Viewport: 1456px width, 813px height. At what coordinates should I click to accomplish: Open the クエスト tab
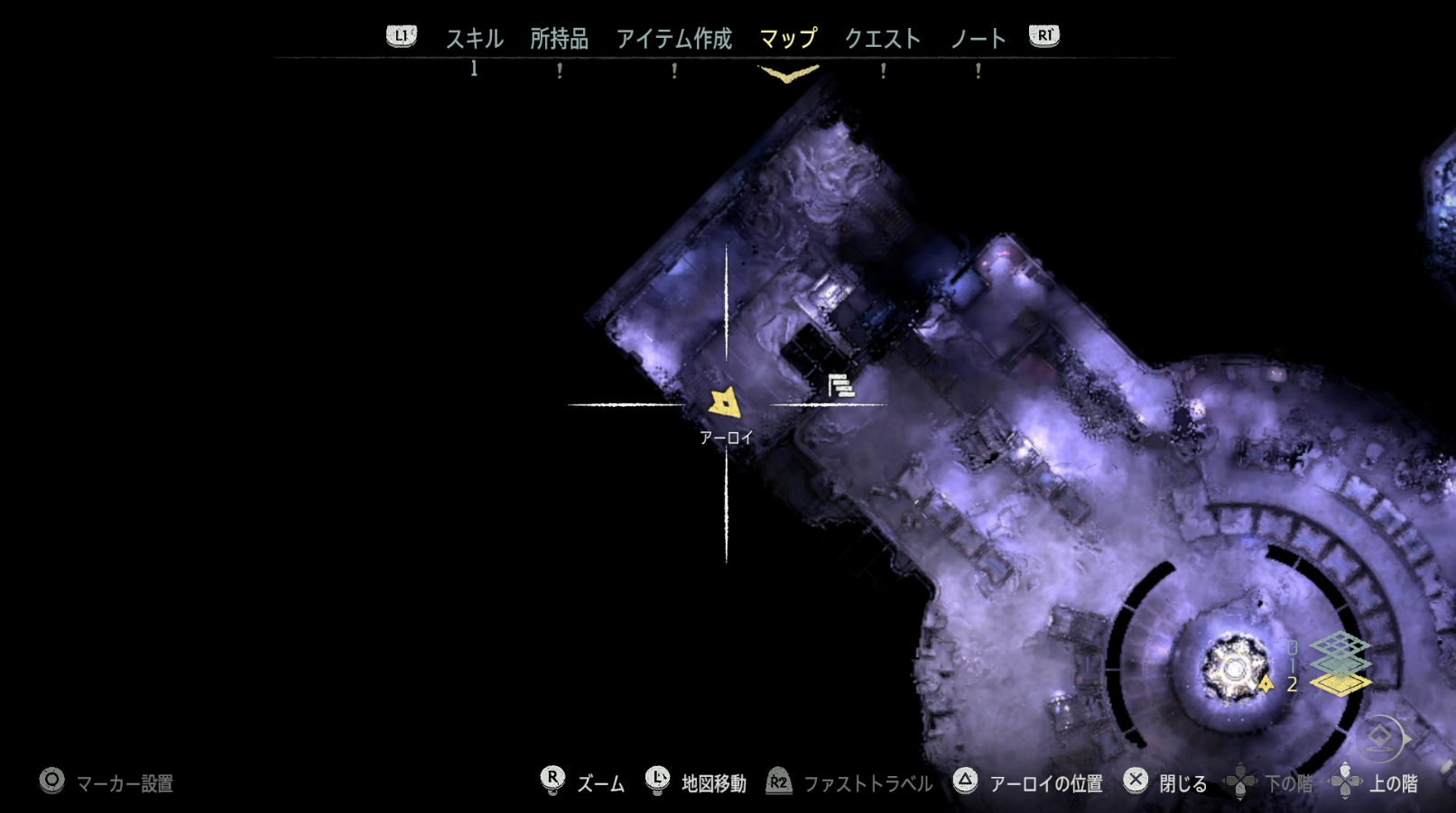click(x=882, y=39)
